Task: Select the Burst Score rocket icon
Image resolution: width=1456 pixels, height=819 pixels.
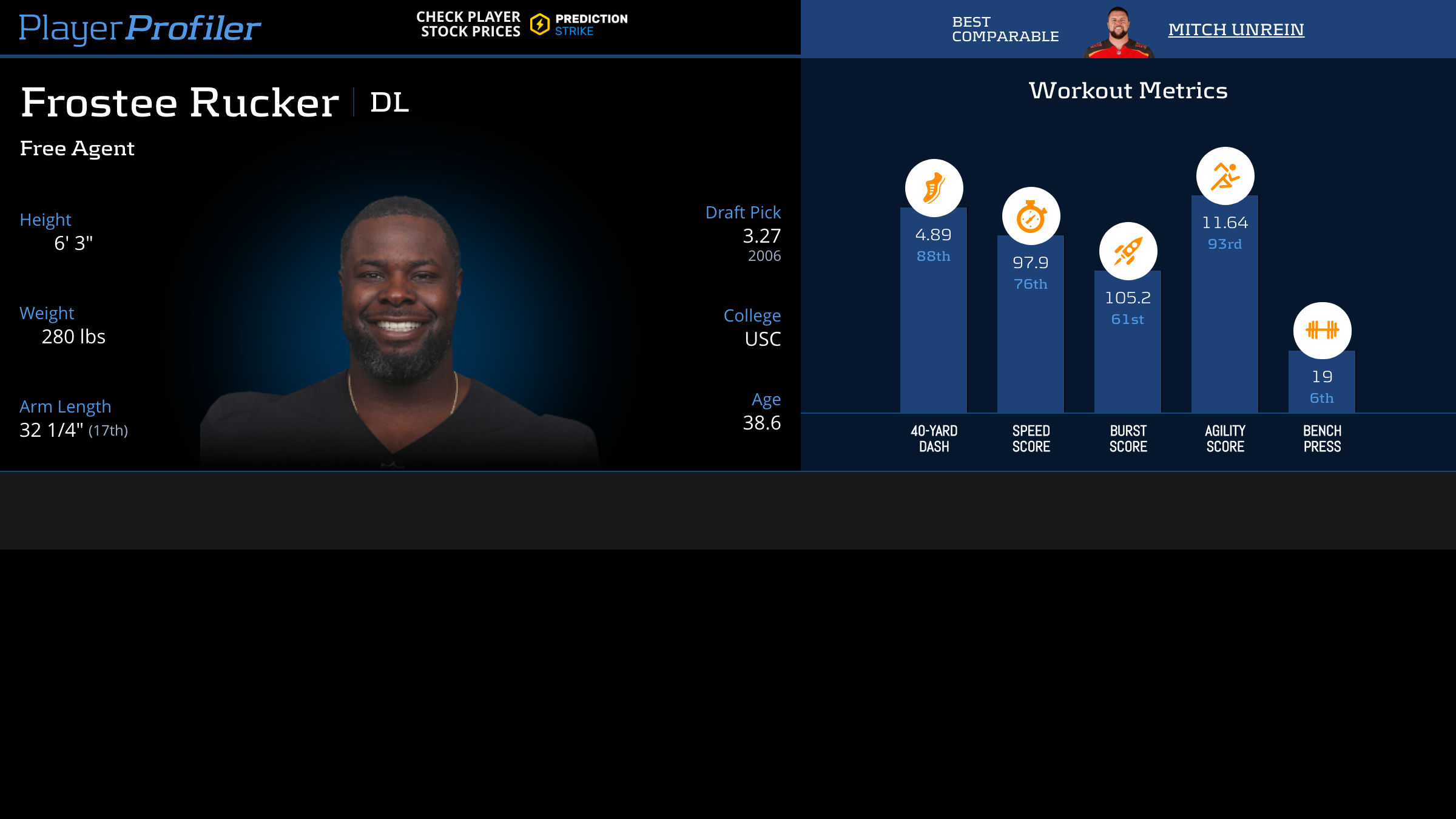Action: (1128, 251)
